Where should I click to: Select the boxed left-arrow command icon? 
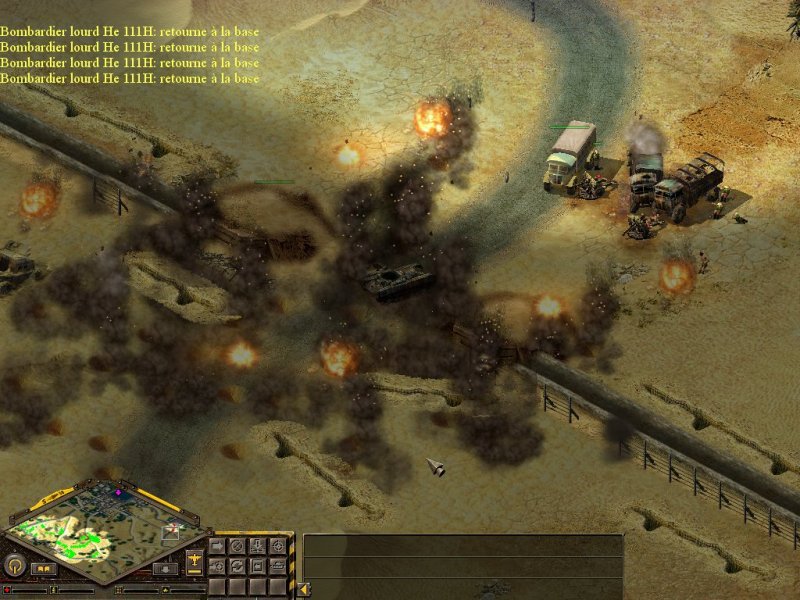(257, 566)
